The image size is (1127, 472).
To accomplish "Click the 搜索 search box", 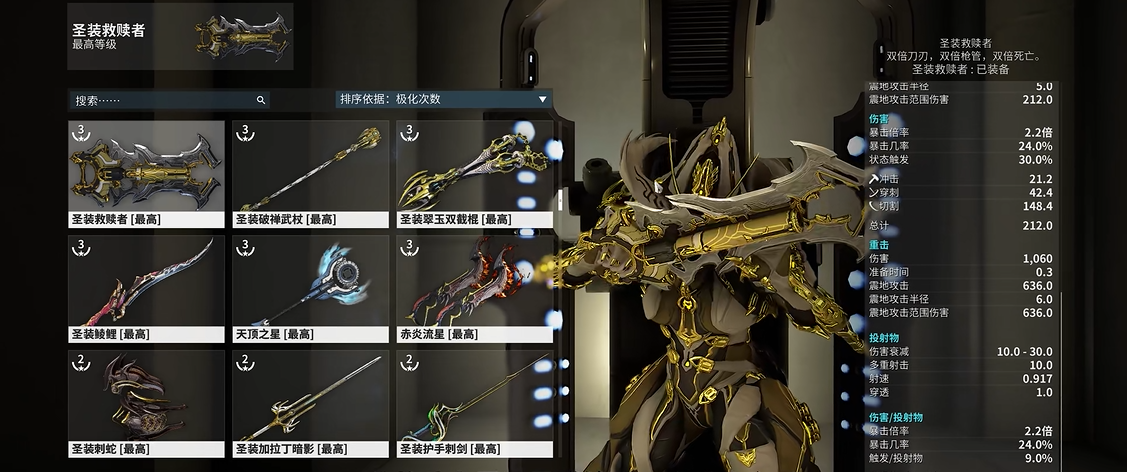I will click(160, 100).
